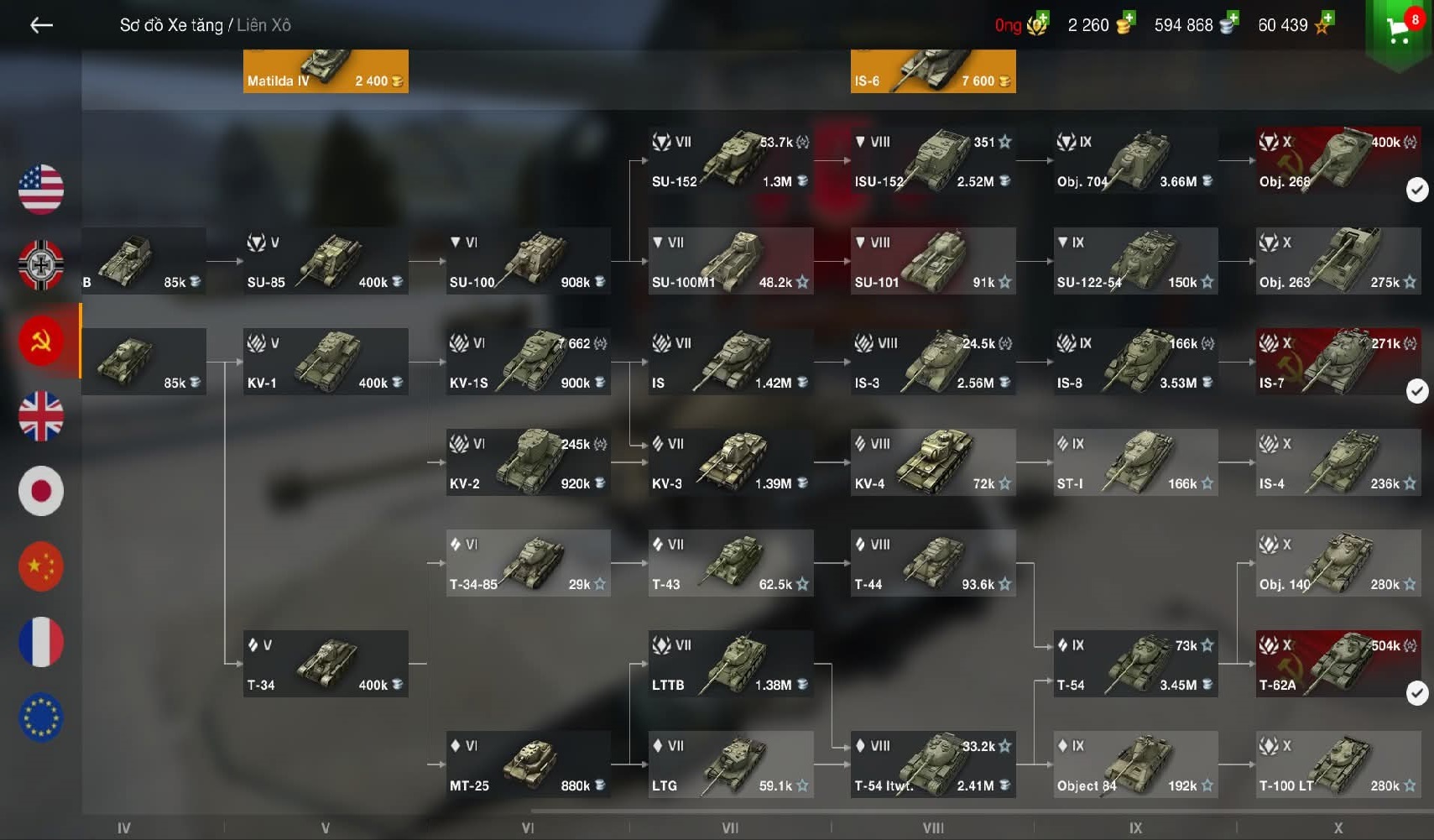Image resolution: width=1434 pixels, height=840 pixels.
Task: Select the IS-6 premium tank
Action: tap(933, 70)
